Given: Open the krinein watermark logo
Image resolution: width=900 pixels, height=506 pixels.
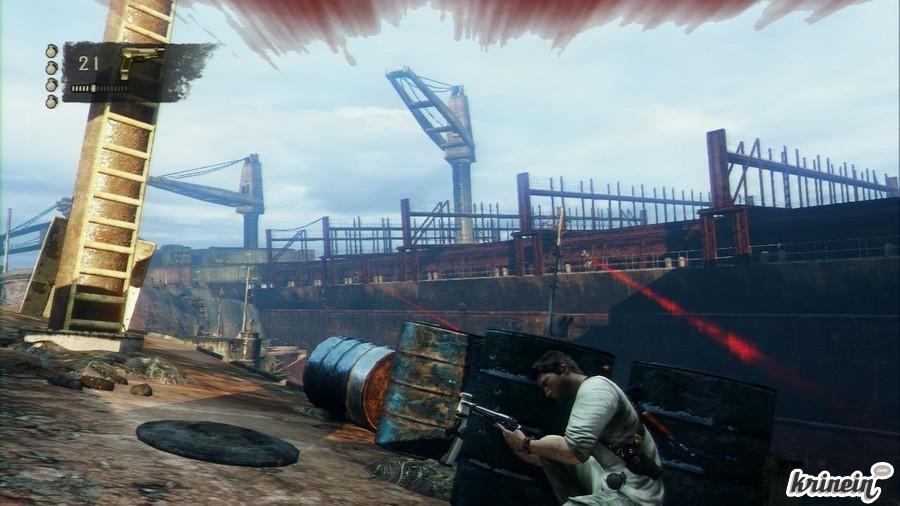Looking at the screenshot, I should pyautogui.click(x=838, y=482).
